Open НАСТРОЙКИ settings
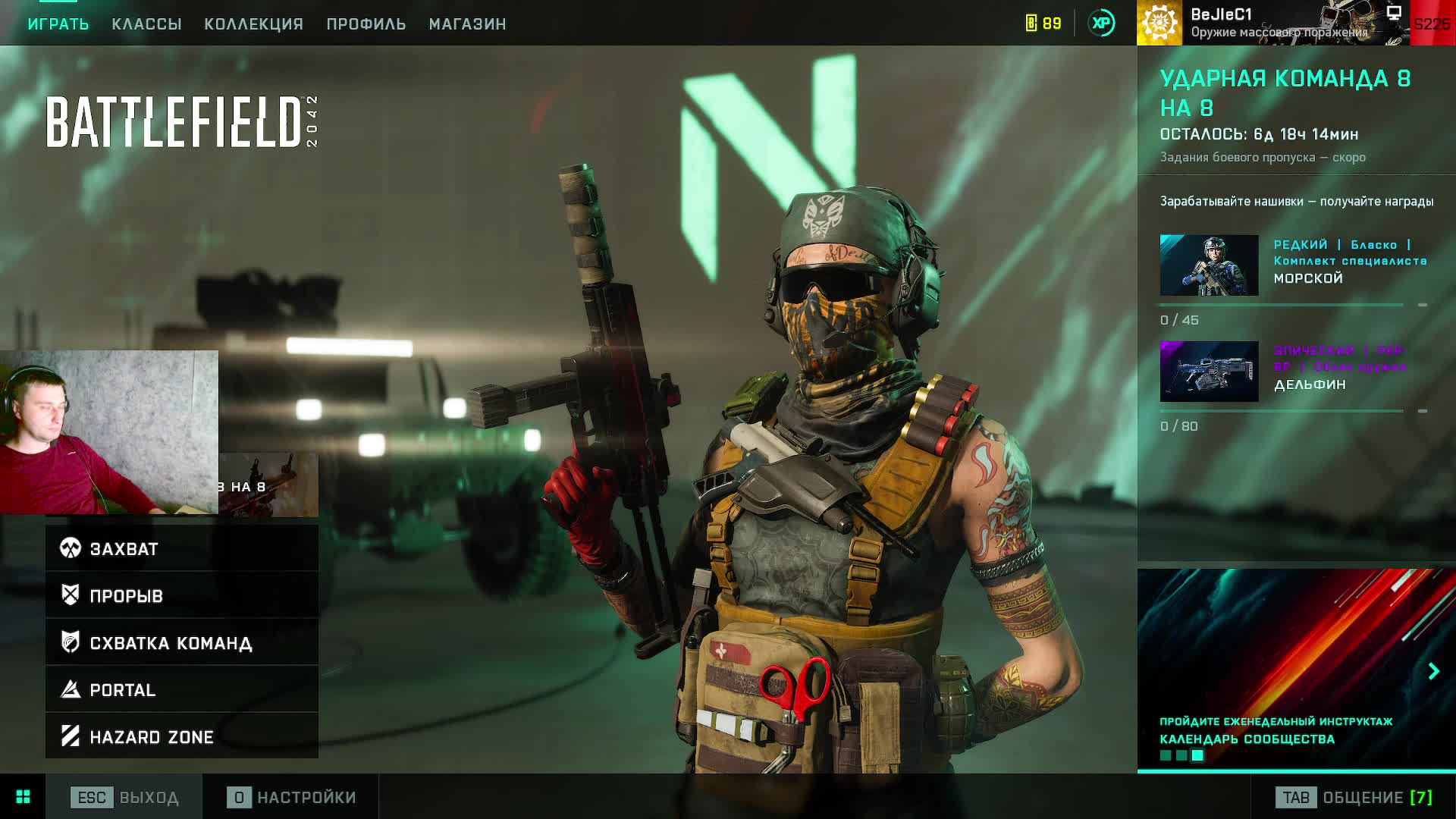 292,797
